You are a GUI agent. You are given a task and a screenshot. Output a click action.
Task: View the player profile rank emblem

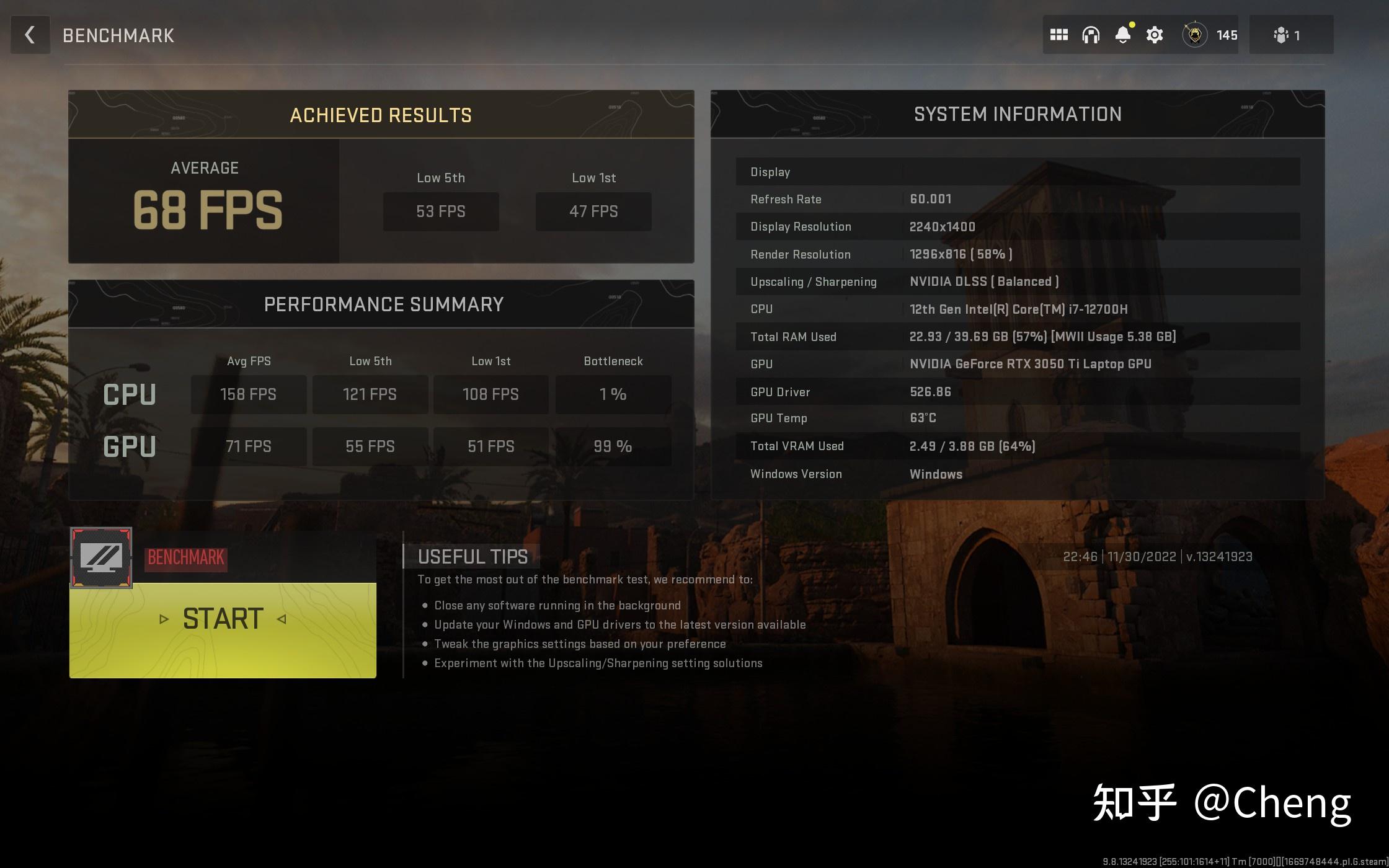(x=1194, y=35)
